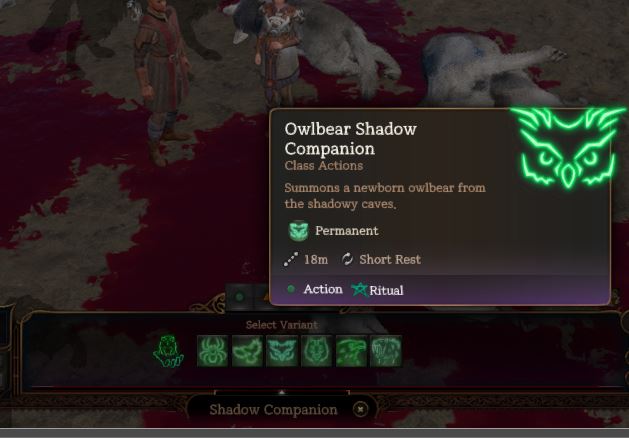The image size is (629, 438).
Task: Pick the owlbear shadow companion variant
Action: (x=282, y=351)
